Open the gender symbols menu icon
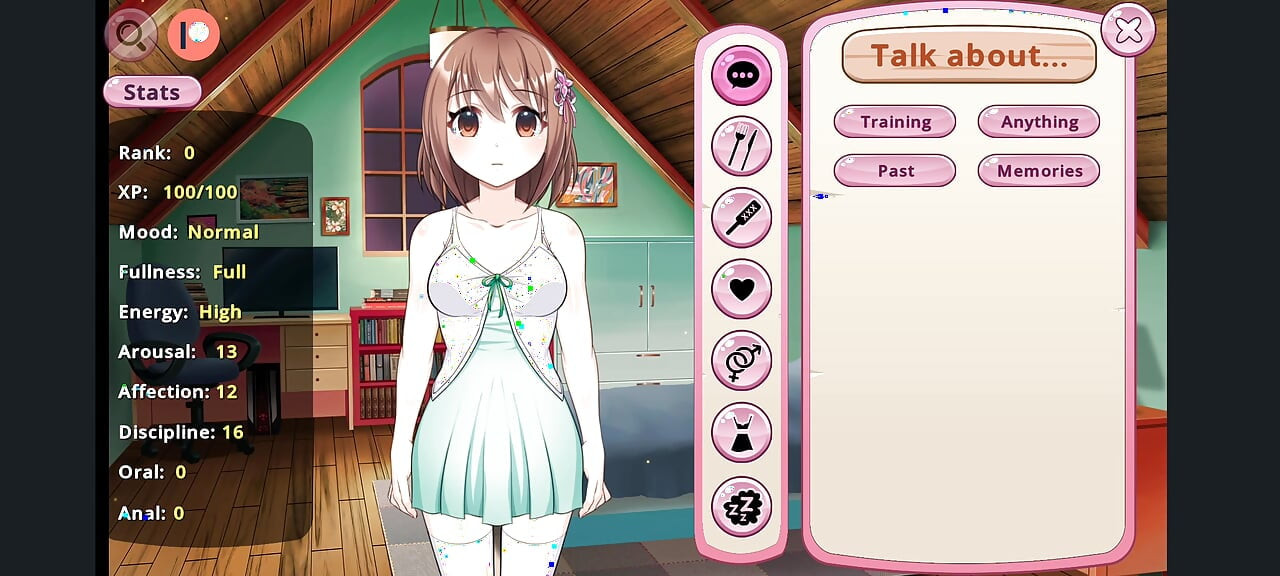The height and width of the screenshot is (576, 1280). click(x=741, y=360)
